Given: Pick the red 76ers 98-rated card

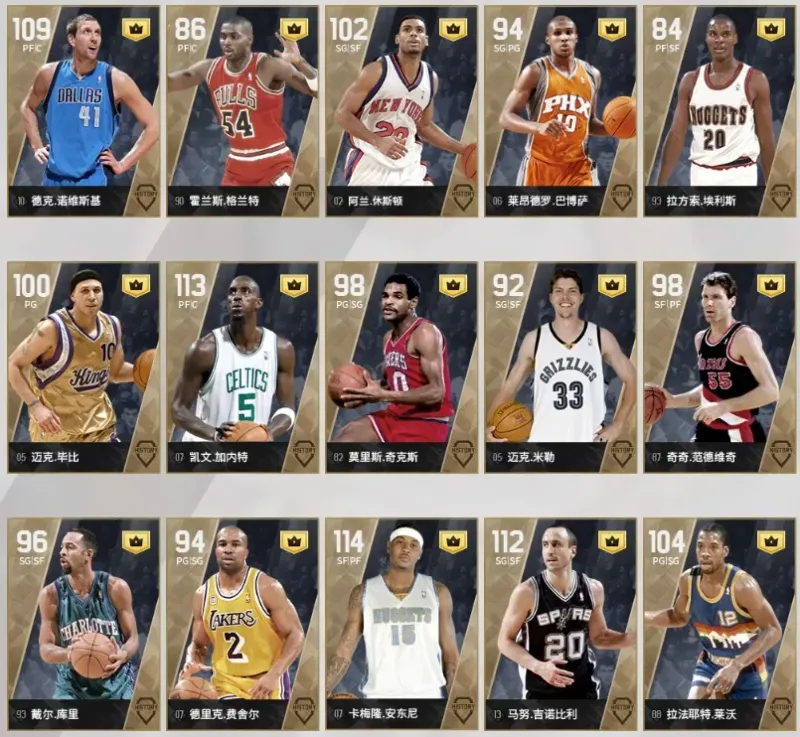Looking at the screenshot, I should tap(401, 366).
